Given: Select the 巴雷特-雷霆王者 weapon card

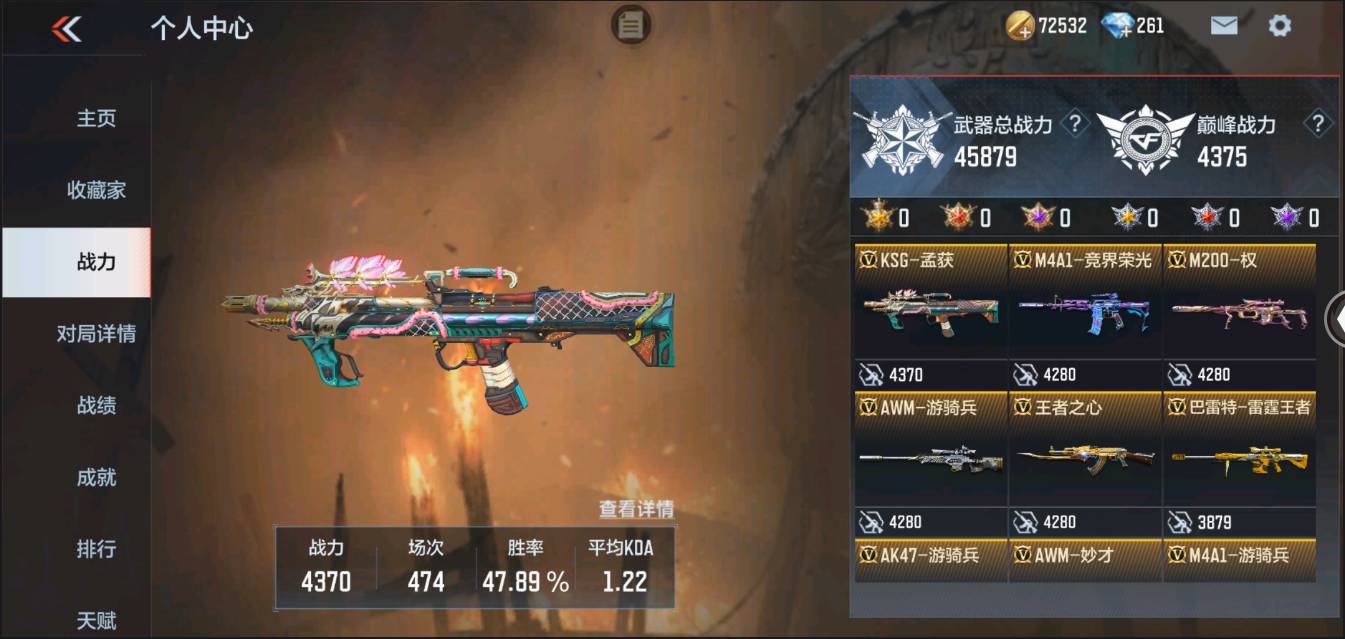Looking at the screenshot, I should tap(1239, 462).
